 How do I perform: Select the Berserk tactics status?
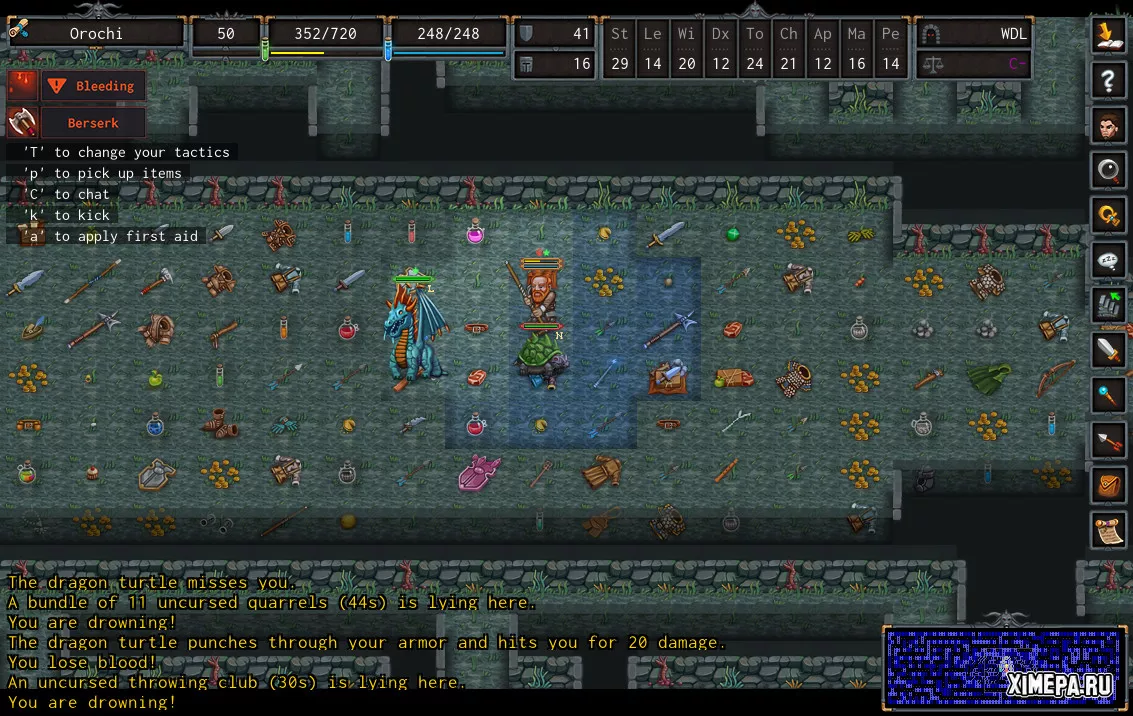[x=93, y=123]
